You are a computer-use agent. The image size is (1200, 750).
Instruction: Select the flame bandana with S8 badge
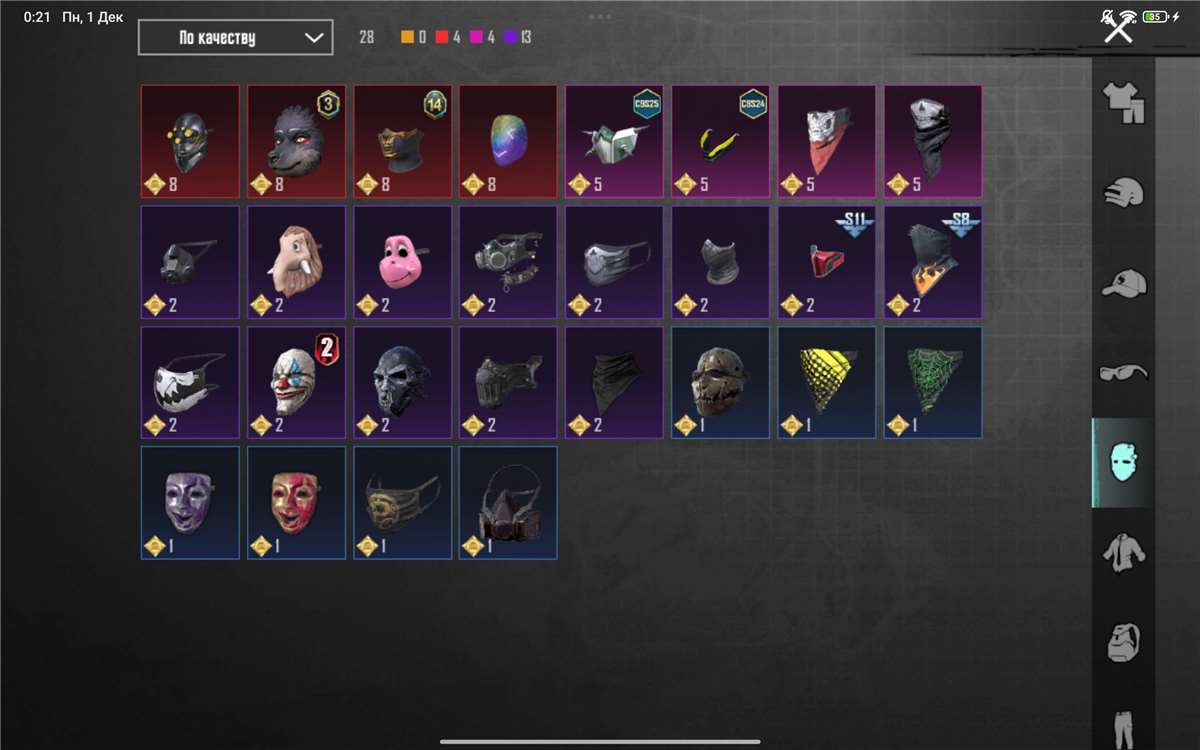tap(932, 262)
